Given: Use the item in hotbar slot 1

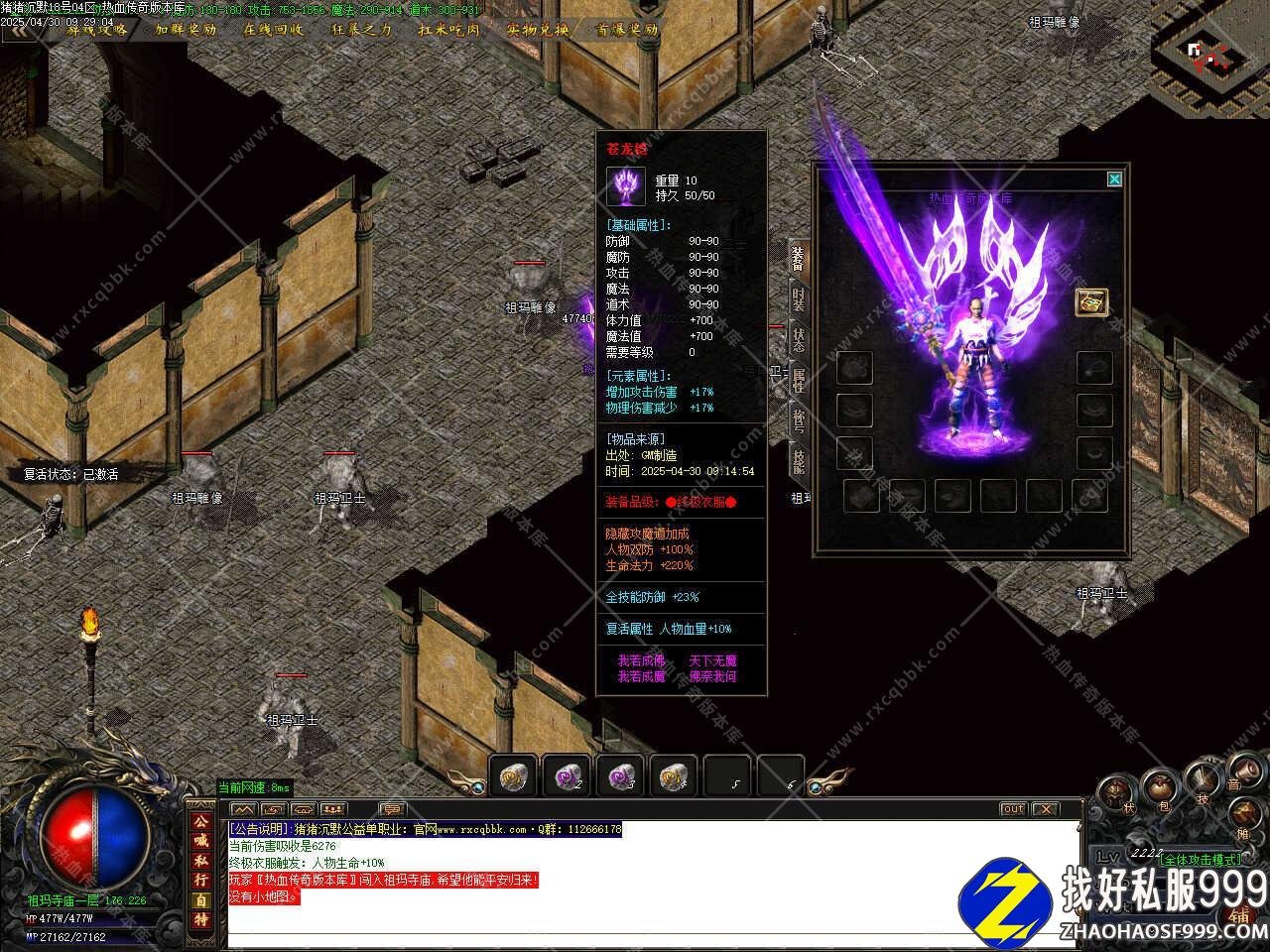Looking at the screenshot, I should coord(514,775).
